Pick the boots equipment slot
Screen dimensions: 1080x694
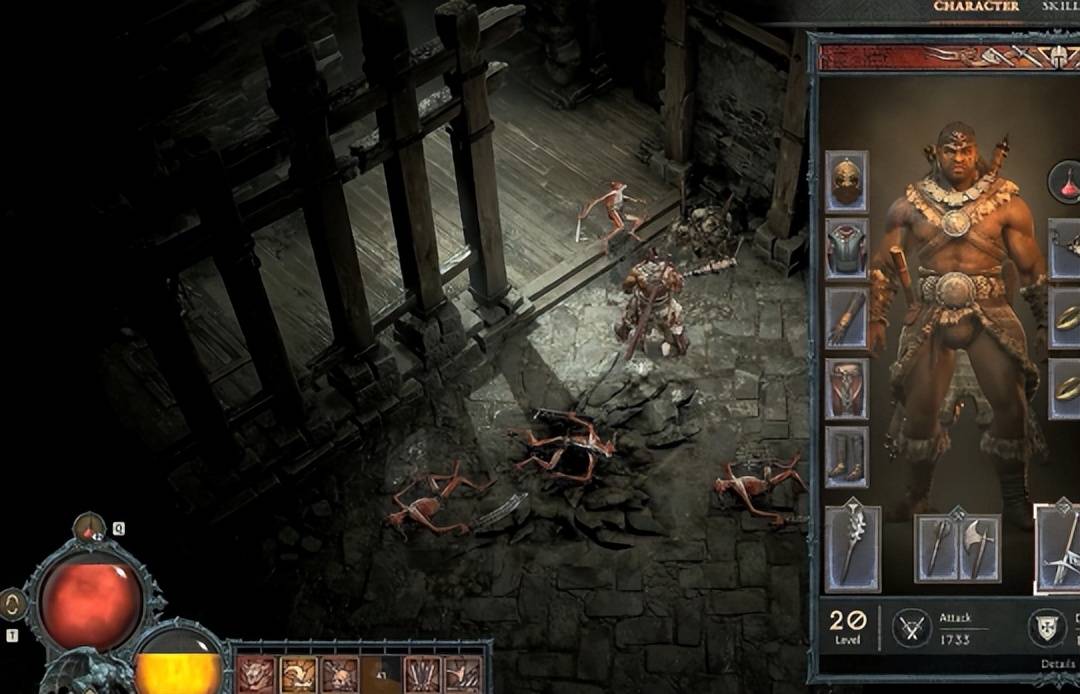[846, 457]
